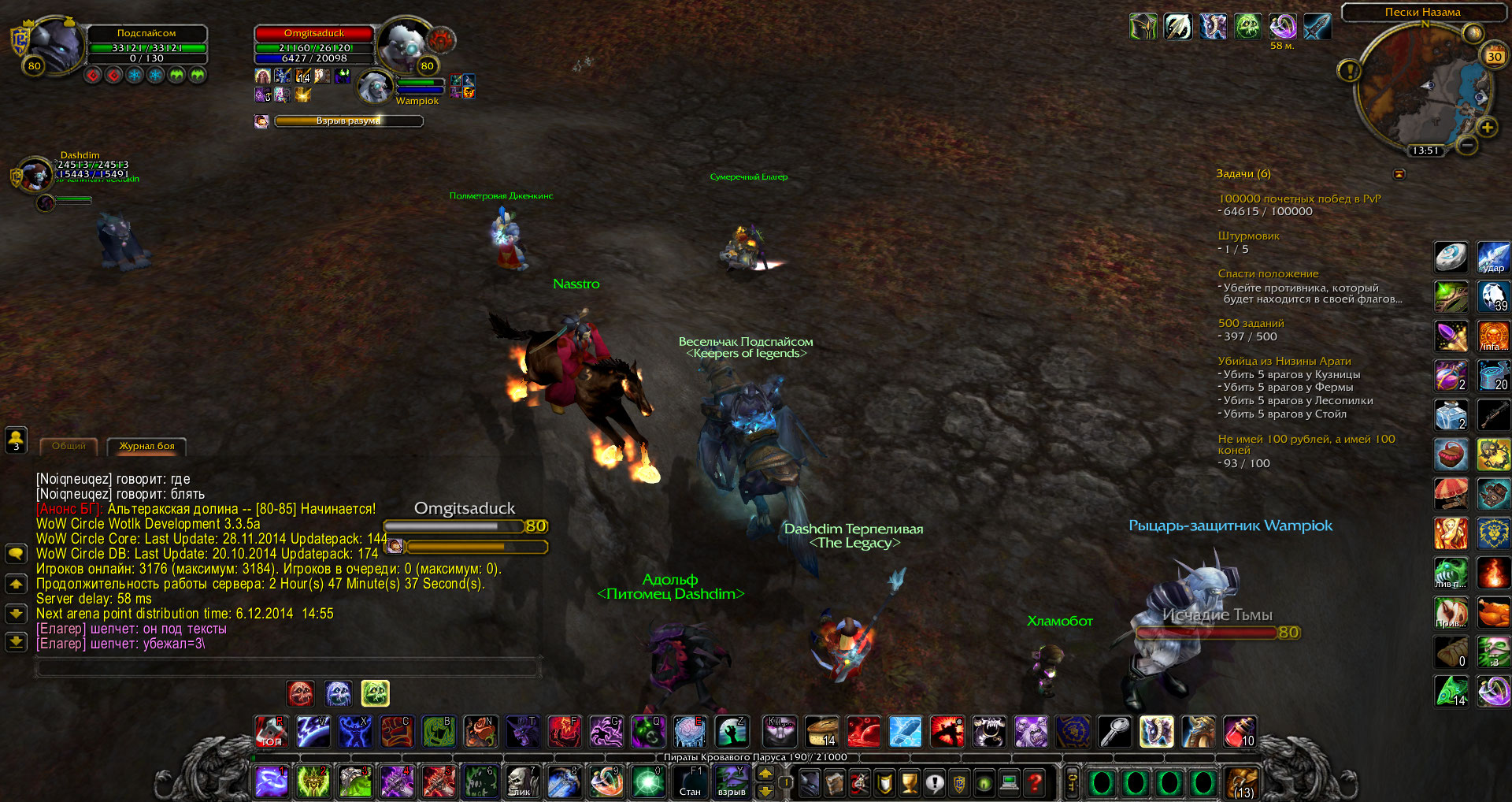Click the chat input box
Image resolution: width=1512 pixels, height=802 pixels.
(x=287, y=668)
